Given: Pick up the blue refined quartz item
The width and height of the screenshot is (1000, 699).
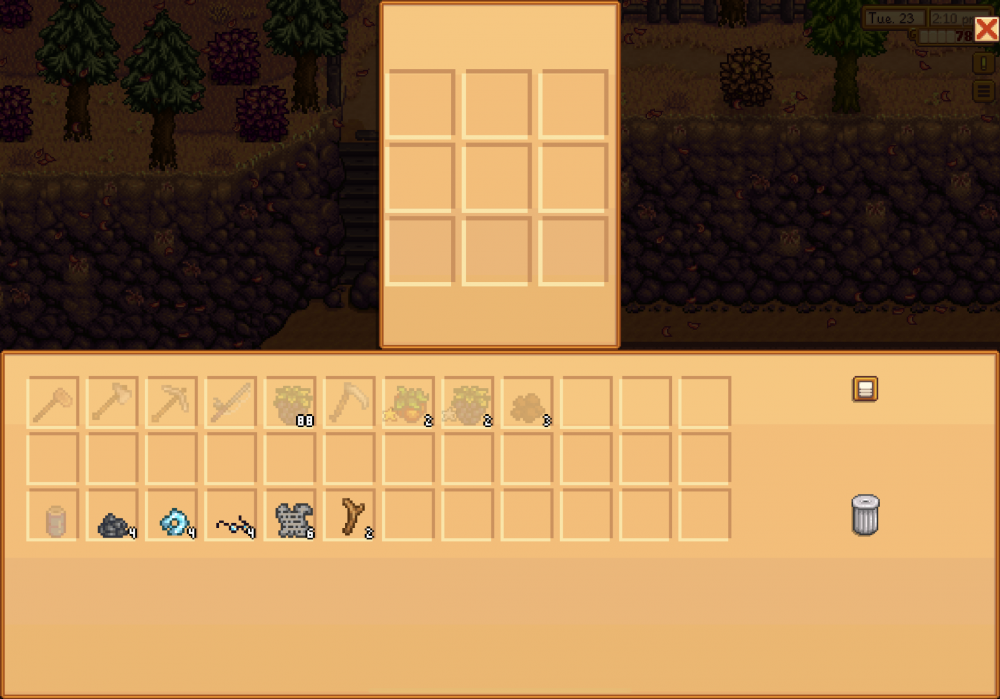Looking at the screenshot, I should tap(172, 516).
